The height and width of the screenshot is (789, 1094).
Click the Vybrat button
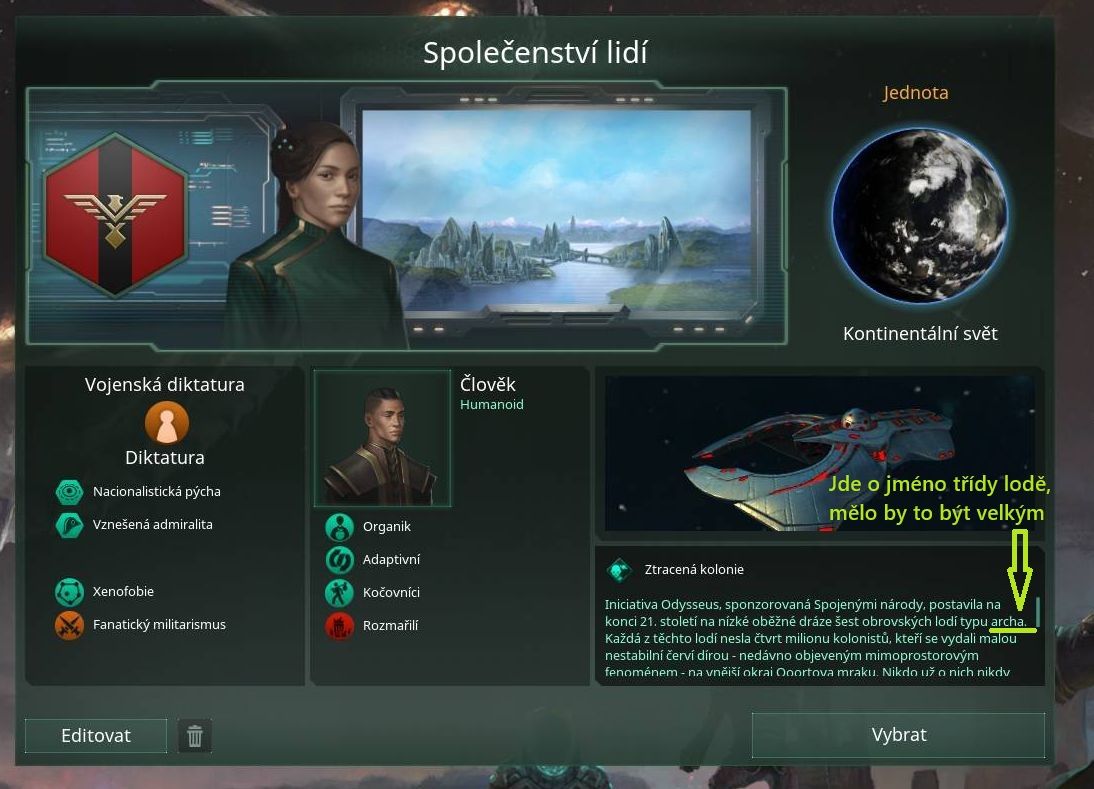click(898, 735)
